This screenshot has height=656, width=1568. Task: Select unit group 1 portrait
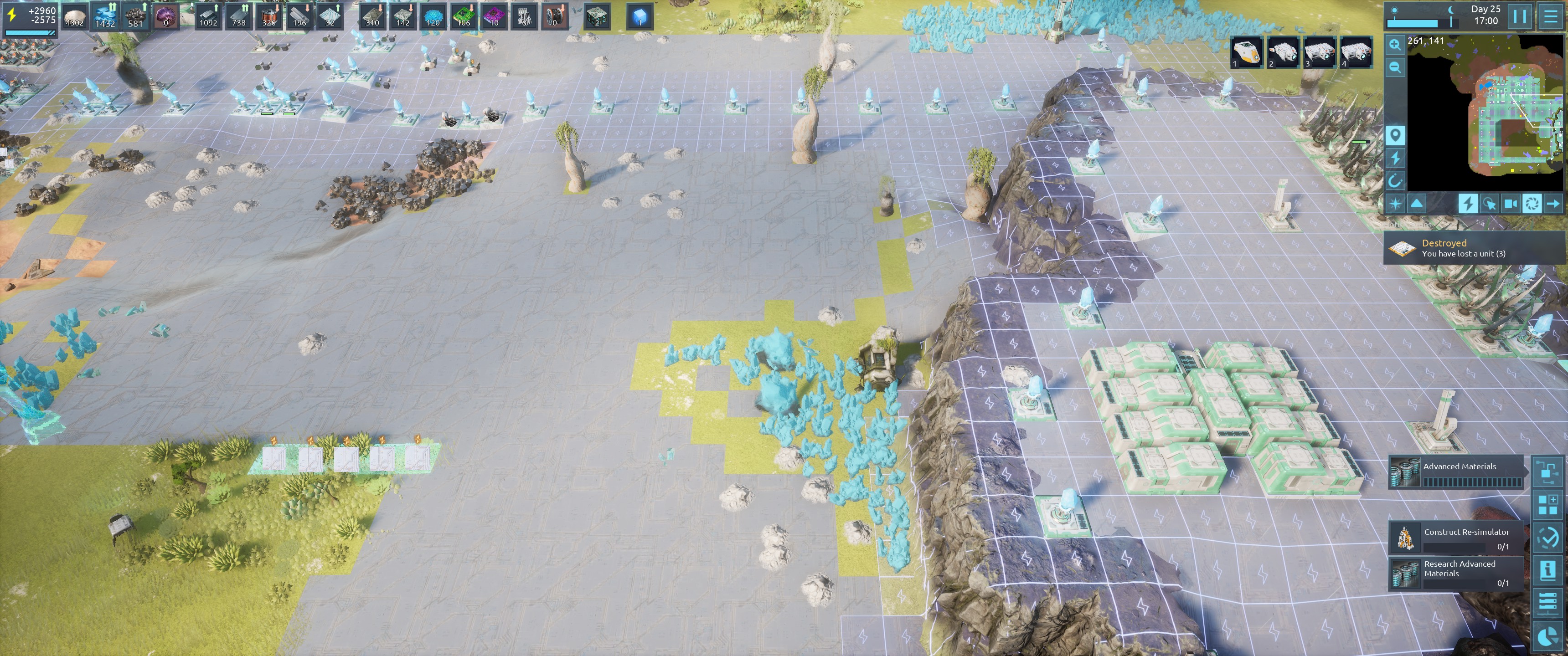point(1247,52)
